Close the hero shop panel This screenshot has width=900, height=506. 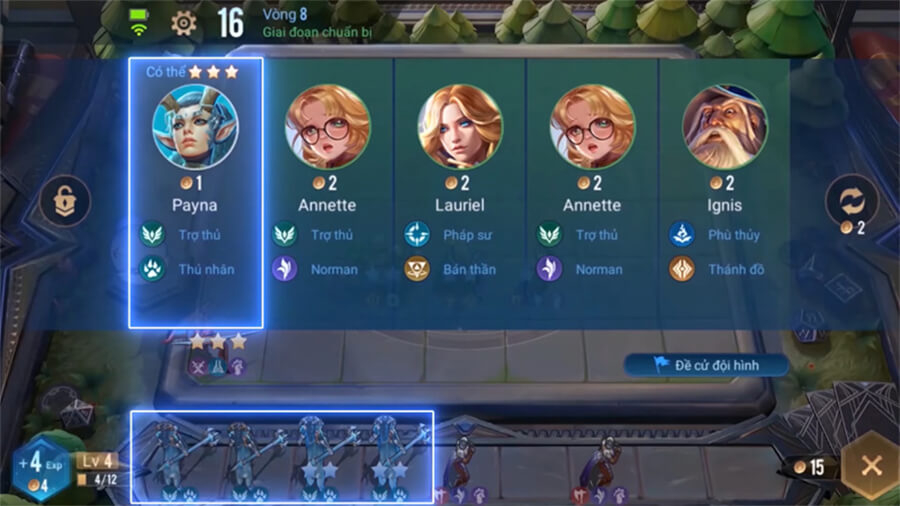pos(870,466)
